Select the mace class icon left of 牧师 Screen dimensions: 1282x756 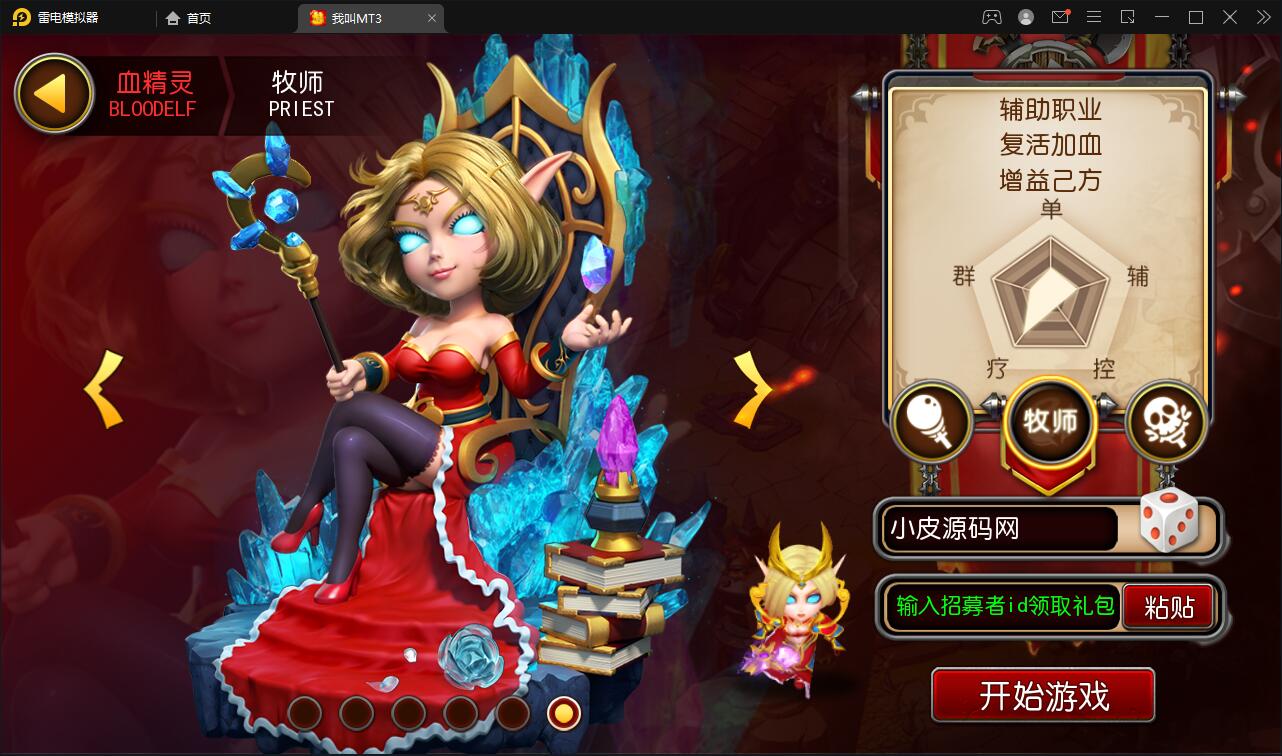[932, 423]
